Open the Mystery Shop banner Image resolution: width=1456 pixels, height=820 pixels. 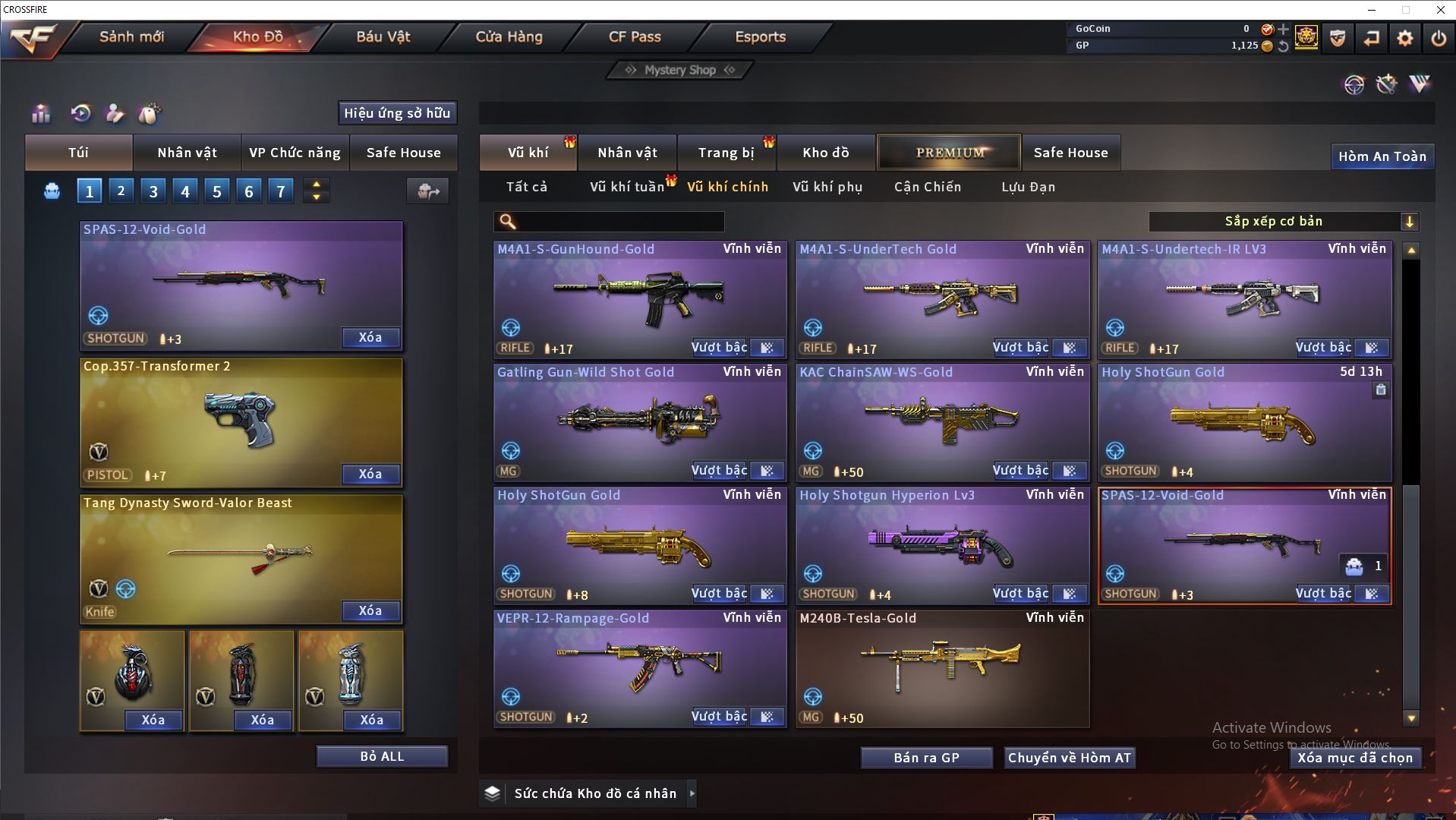click(x=679, y=70)
